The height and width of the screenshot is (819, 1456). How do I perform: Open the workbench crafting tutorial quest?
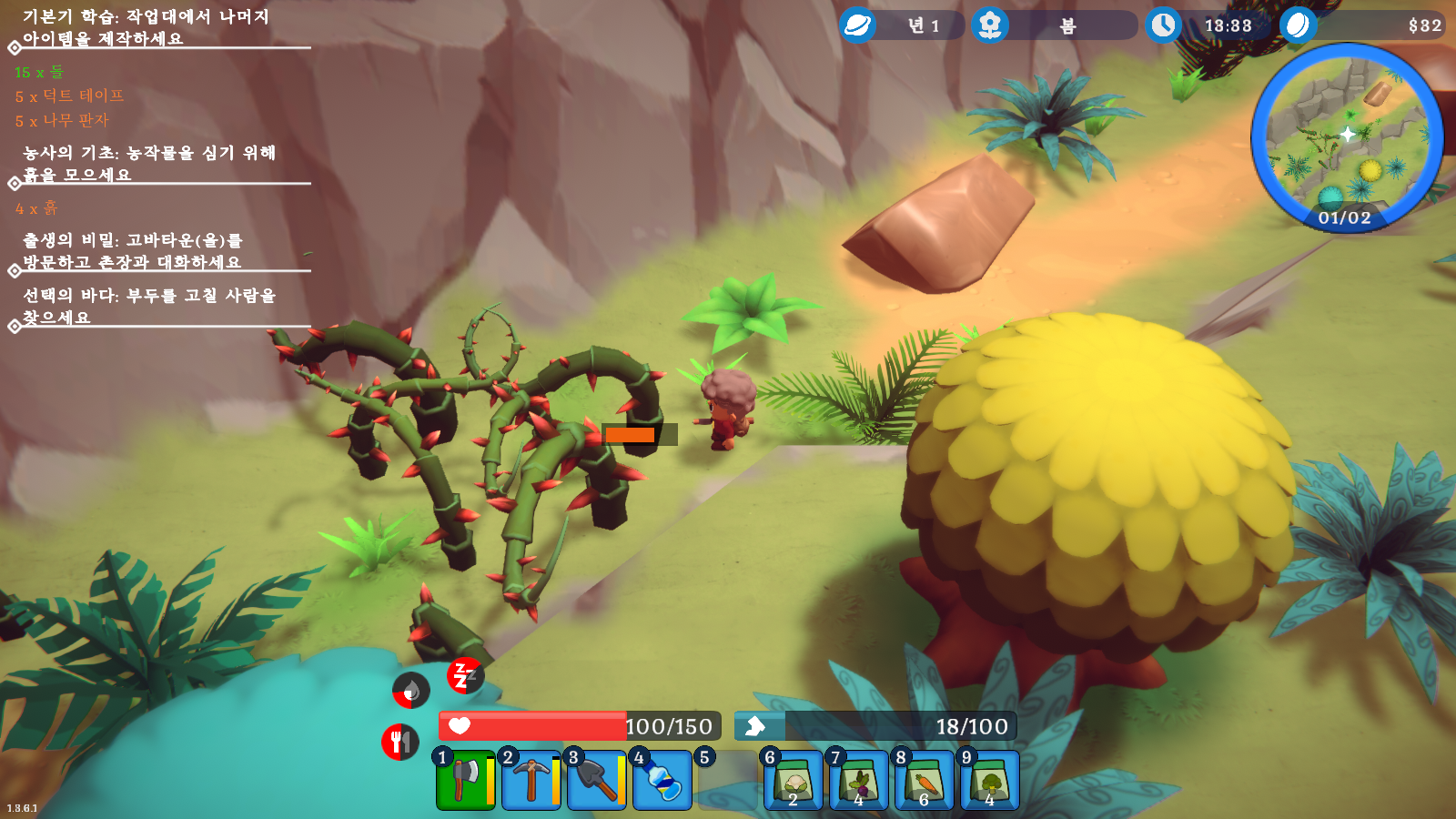coord(146,27)
